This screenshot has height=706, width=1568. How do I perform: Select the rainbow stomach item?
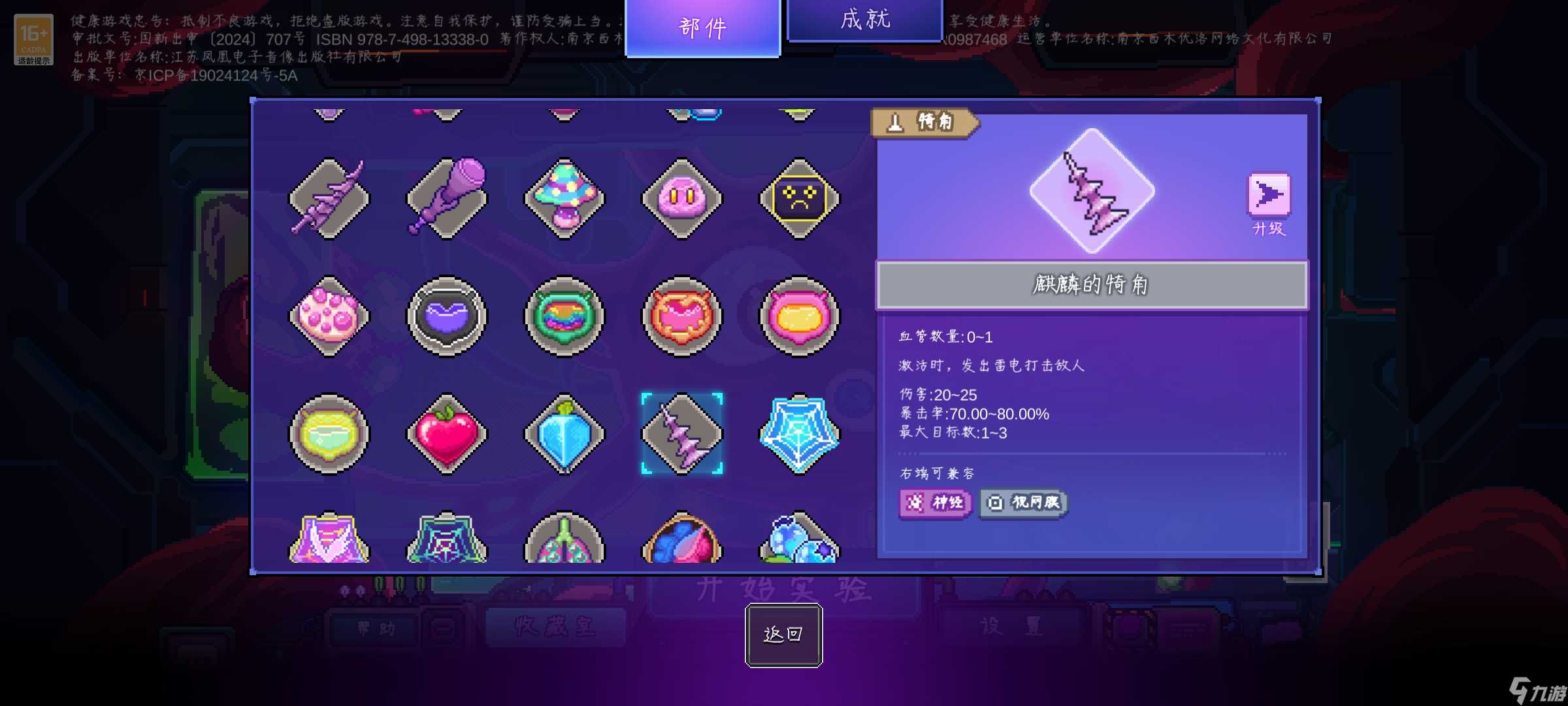[x=563, y=316]
